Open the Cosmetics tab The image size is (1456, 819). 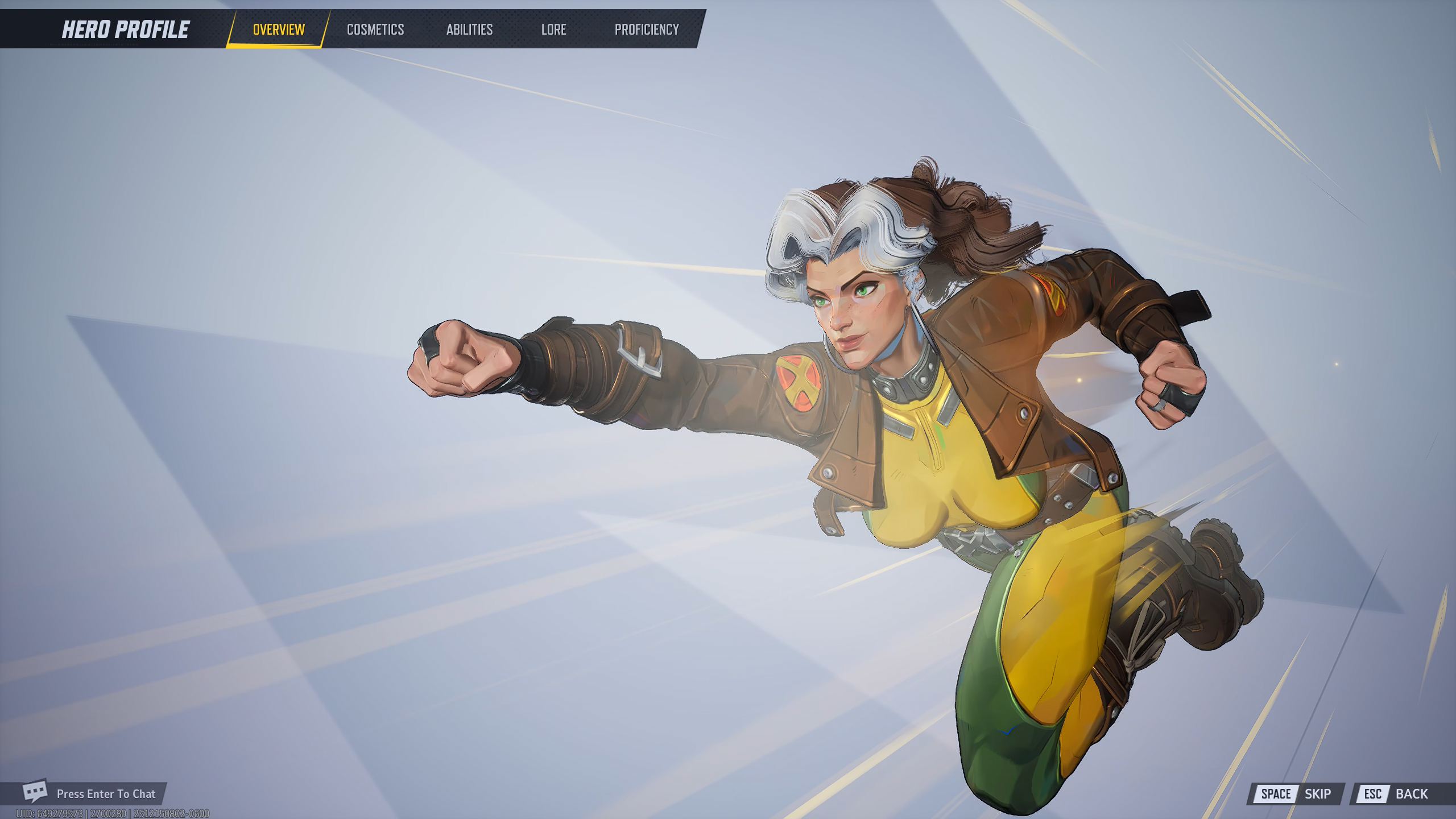pos(375,30)
